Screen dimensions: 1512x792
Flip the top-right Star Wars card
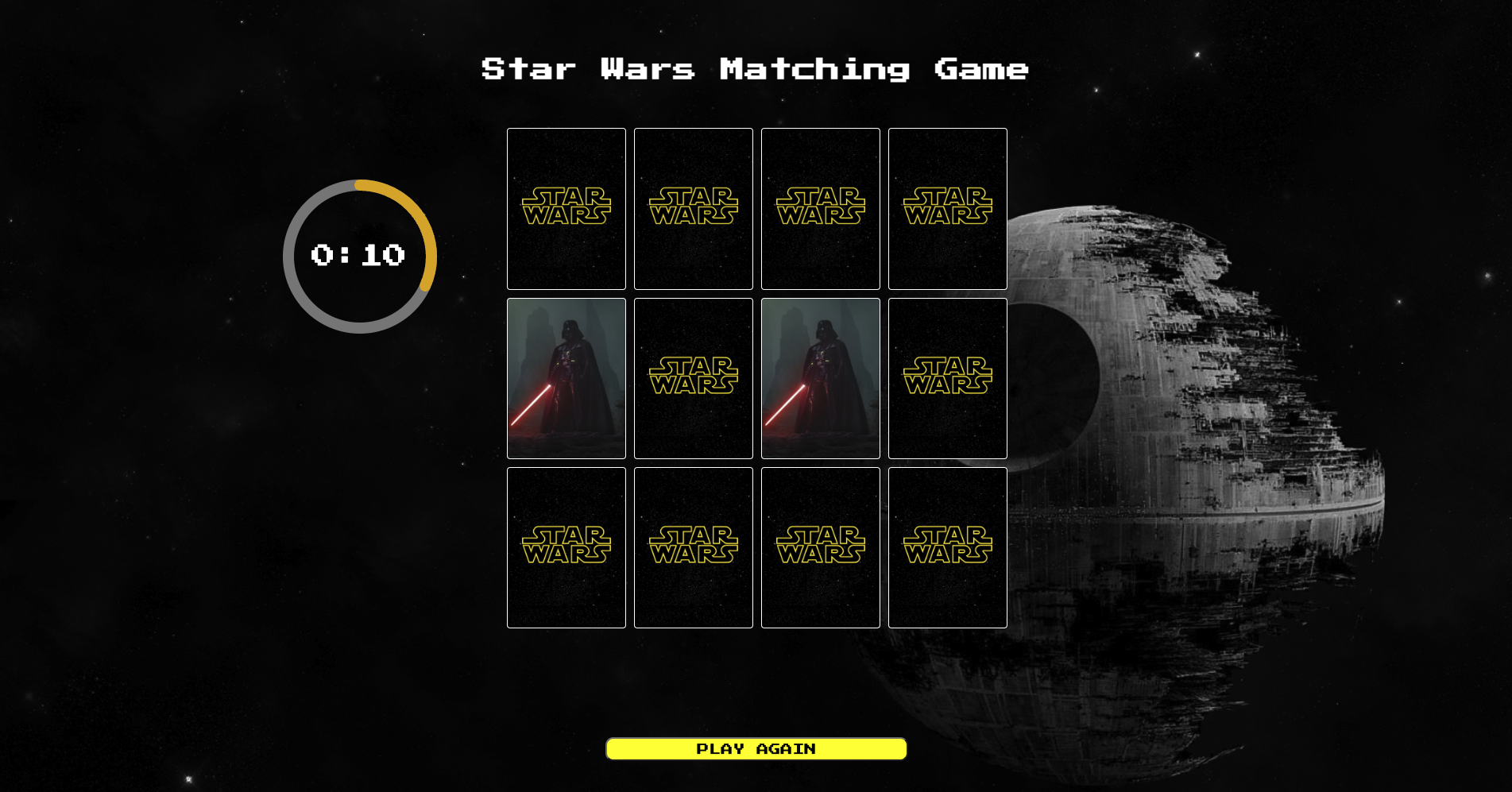point(947,207)
